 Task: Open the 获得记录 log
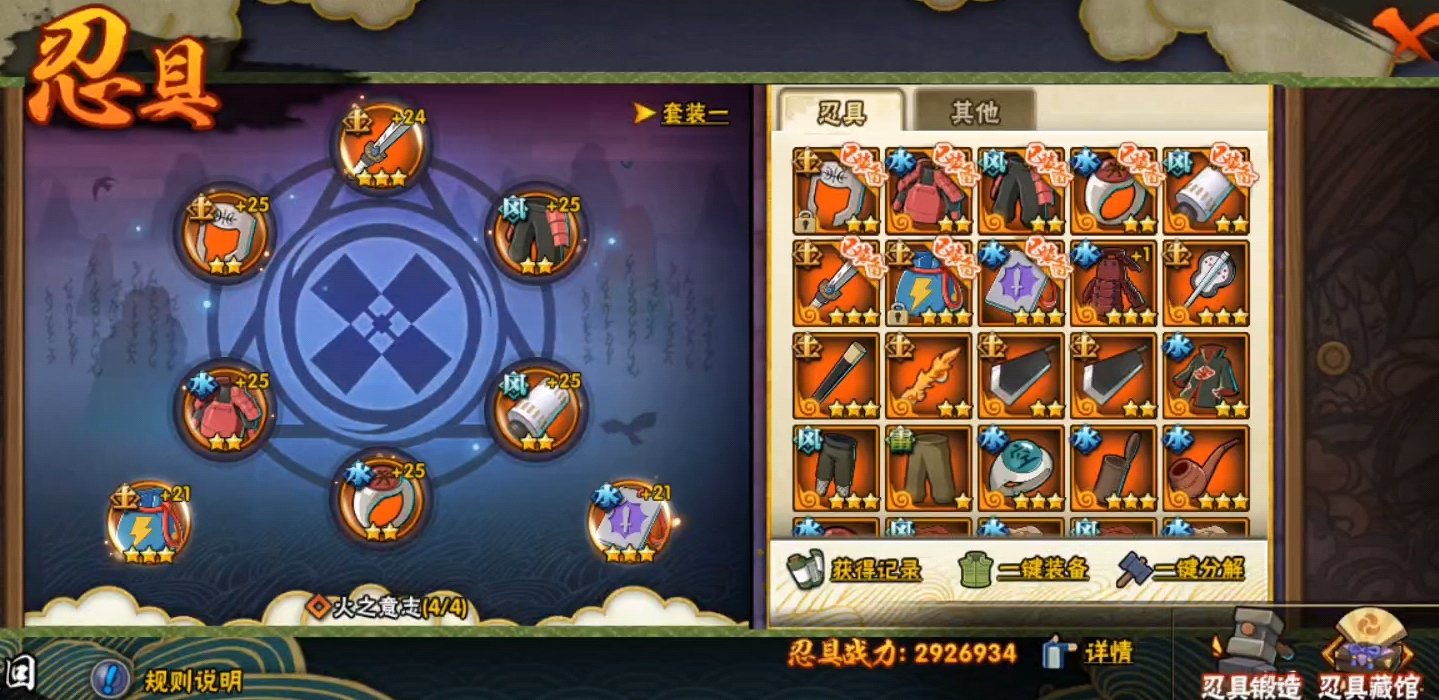(x=855, y=570)
